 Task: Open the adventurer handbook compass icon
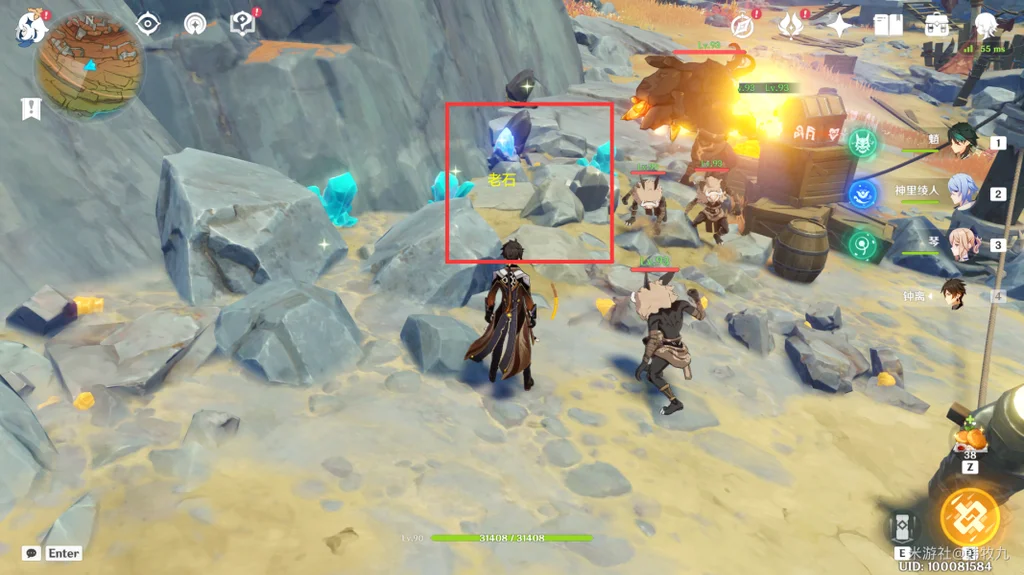(x=742, y=25)
